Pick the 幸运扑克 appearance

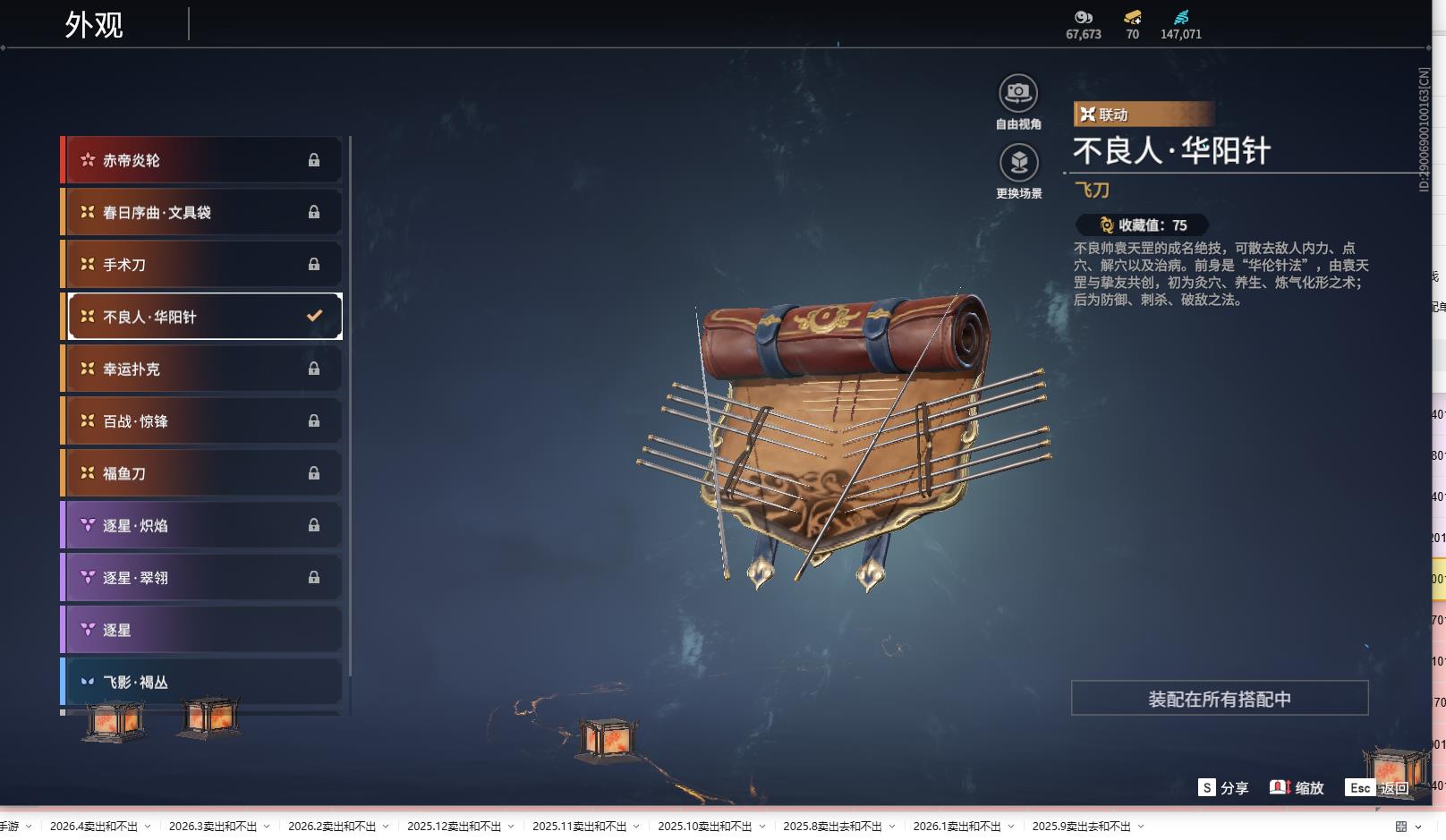pos(202,369)
